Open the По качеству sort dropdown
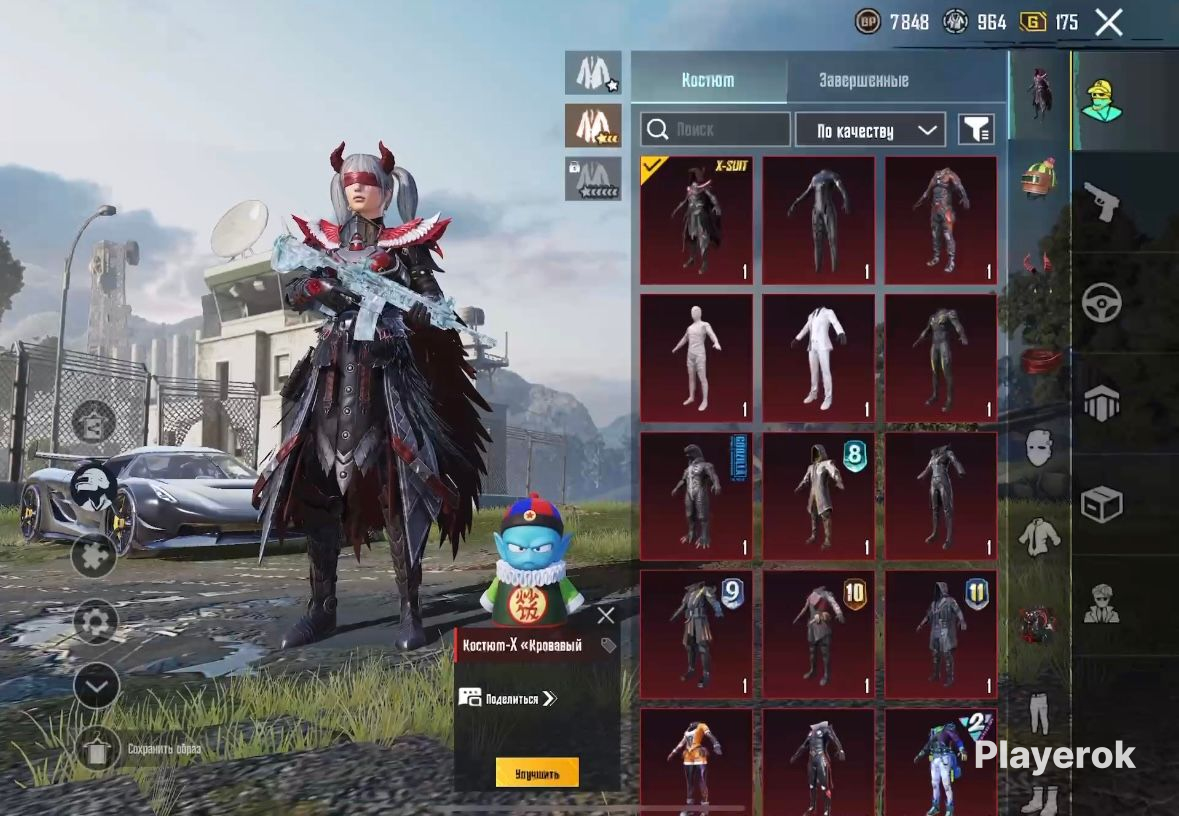Viewport: 1179px width, 816px height. point(869,130)
